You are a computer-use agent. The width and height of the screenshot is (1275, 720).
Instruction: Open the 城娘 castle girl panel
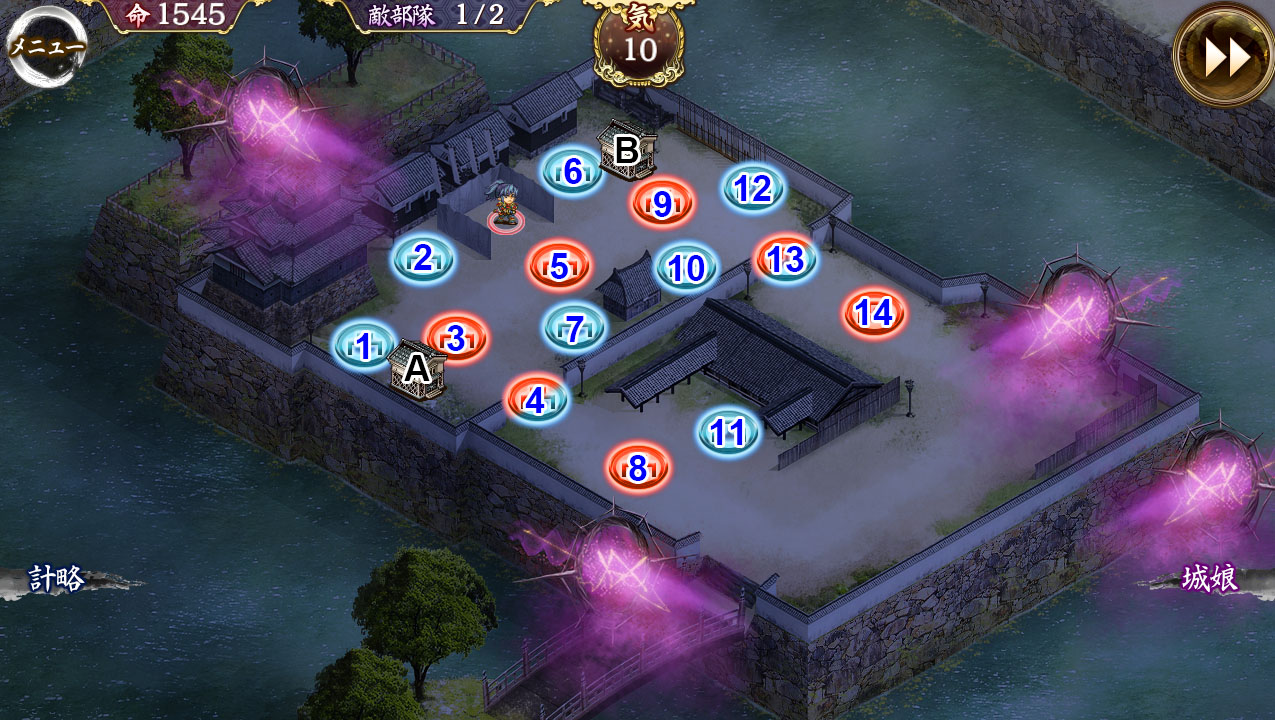(x=1210, y=579)
